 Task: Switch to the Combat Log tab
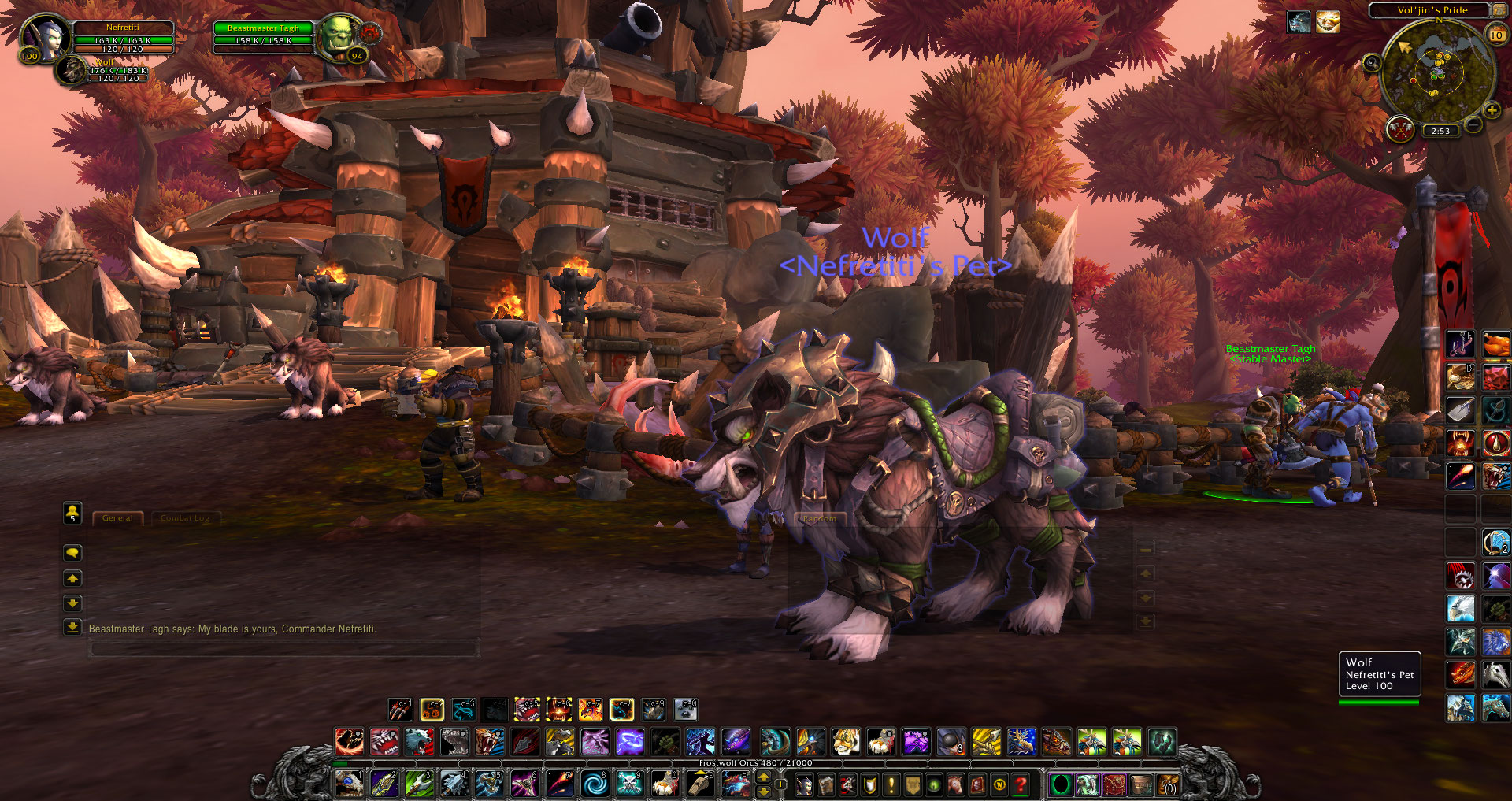tap(185, 518)
